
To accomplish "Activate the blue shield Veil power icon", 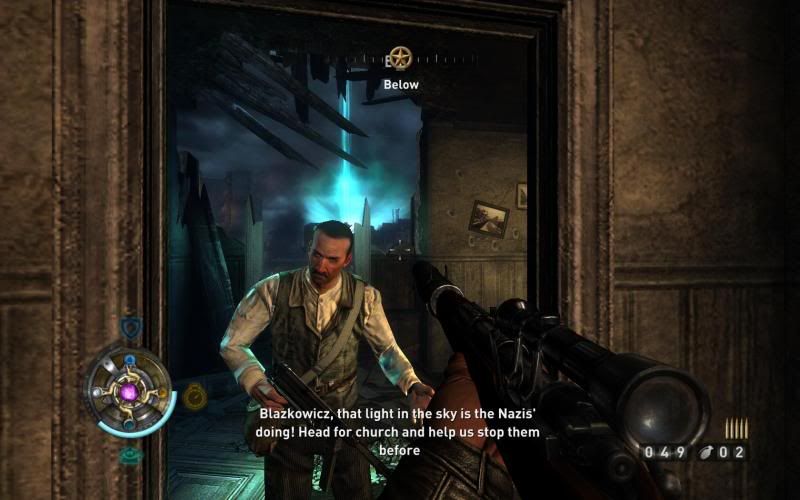I will coord(130,327).
